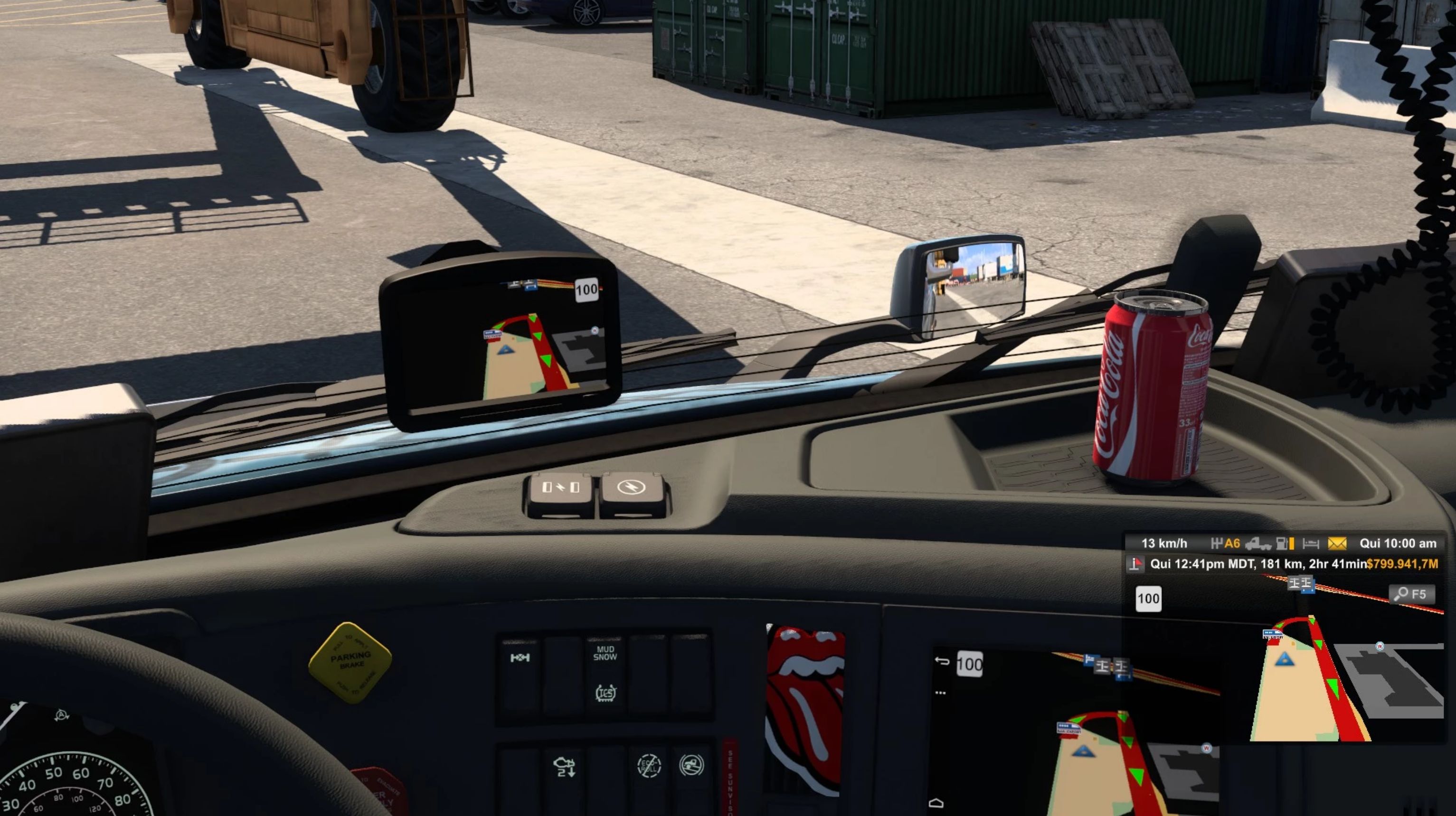Click the truck damage status icon

[x=1257, y=544]
